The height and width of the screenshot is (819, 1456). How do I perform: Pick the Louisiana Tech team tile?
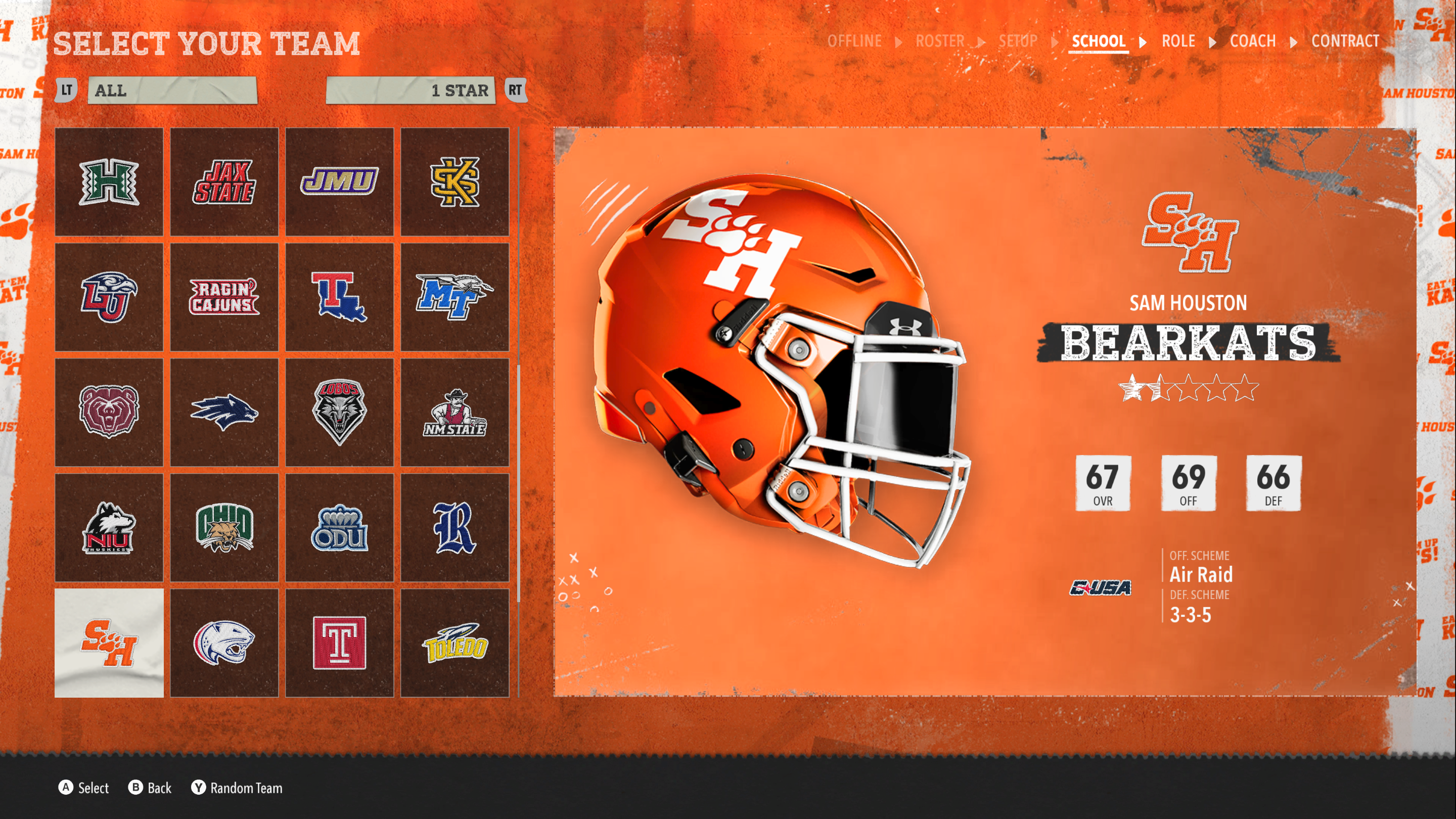pos(339,297)
